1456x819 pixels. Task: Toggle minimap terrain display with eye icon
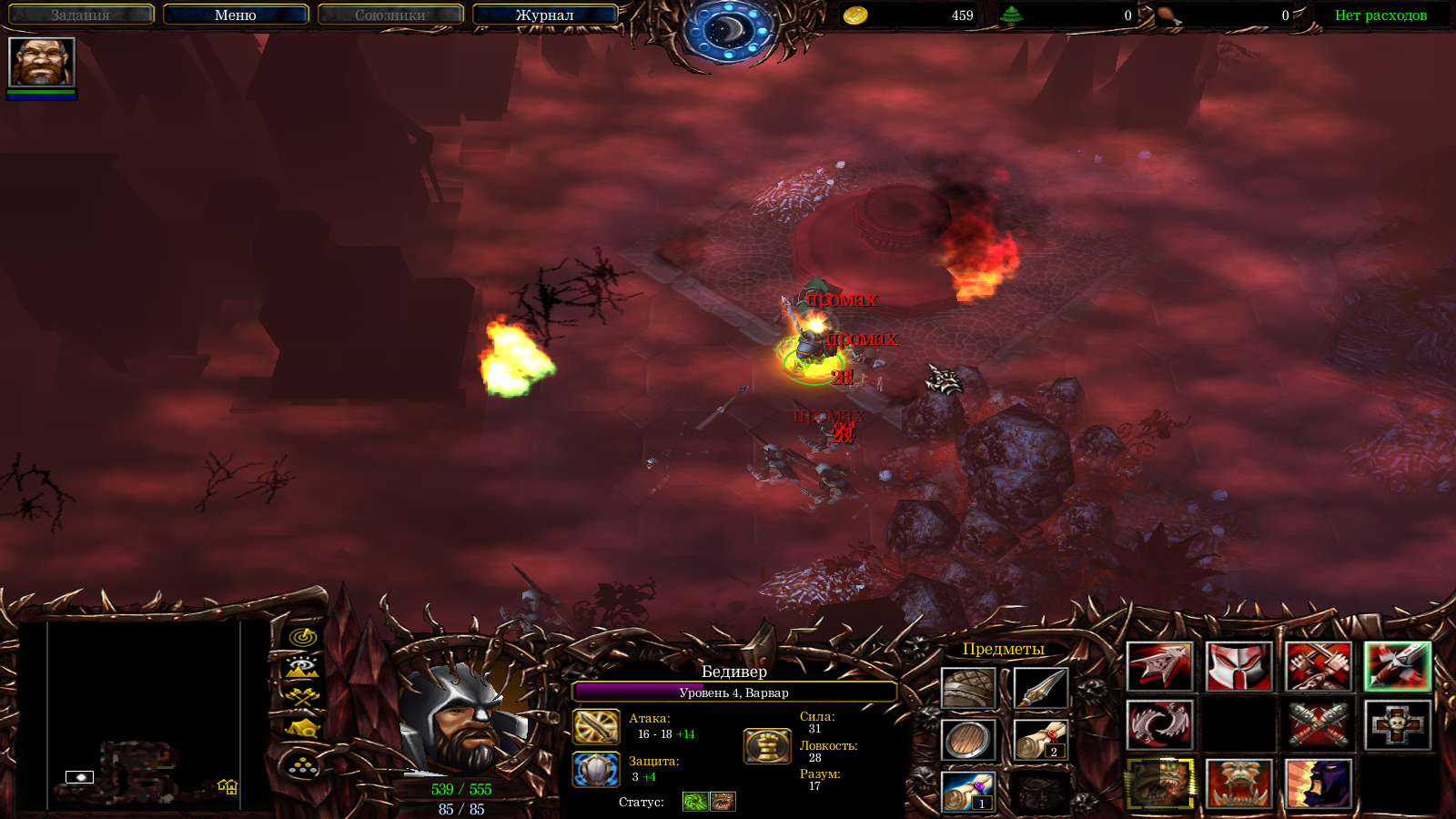point(302,666)
